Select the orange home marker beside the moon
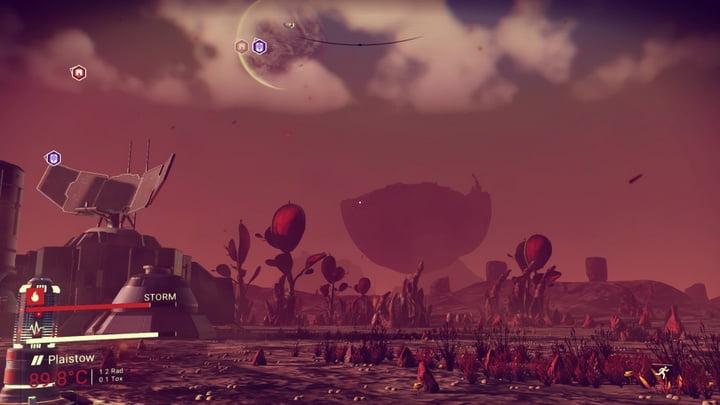The image size is (720, 405). 241,46
